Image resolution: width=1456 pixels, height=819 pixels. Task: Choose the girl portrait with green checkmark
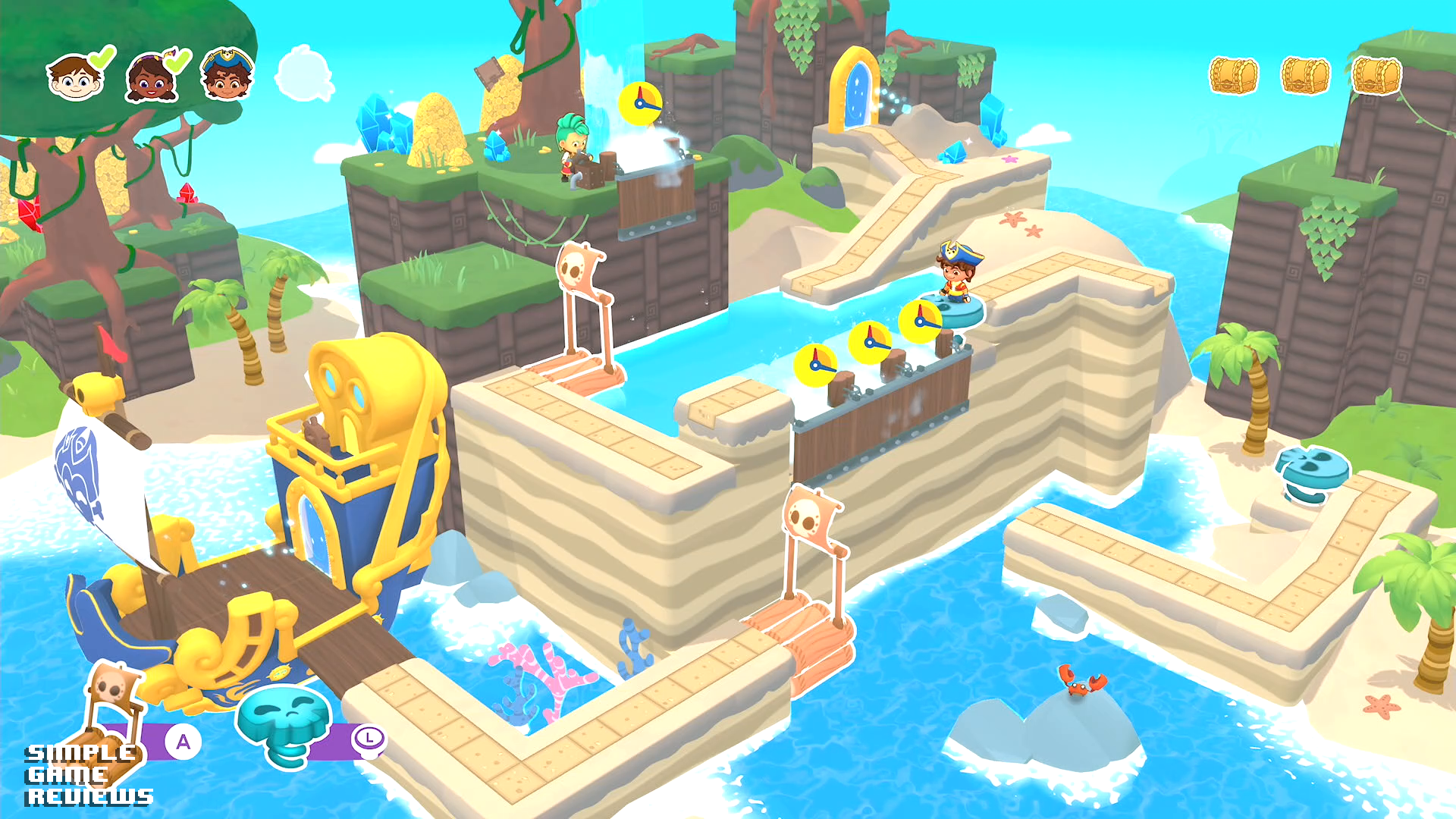pos(152,78)
